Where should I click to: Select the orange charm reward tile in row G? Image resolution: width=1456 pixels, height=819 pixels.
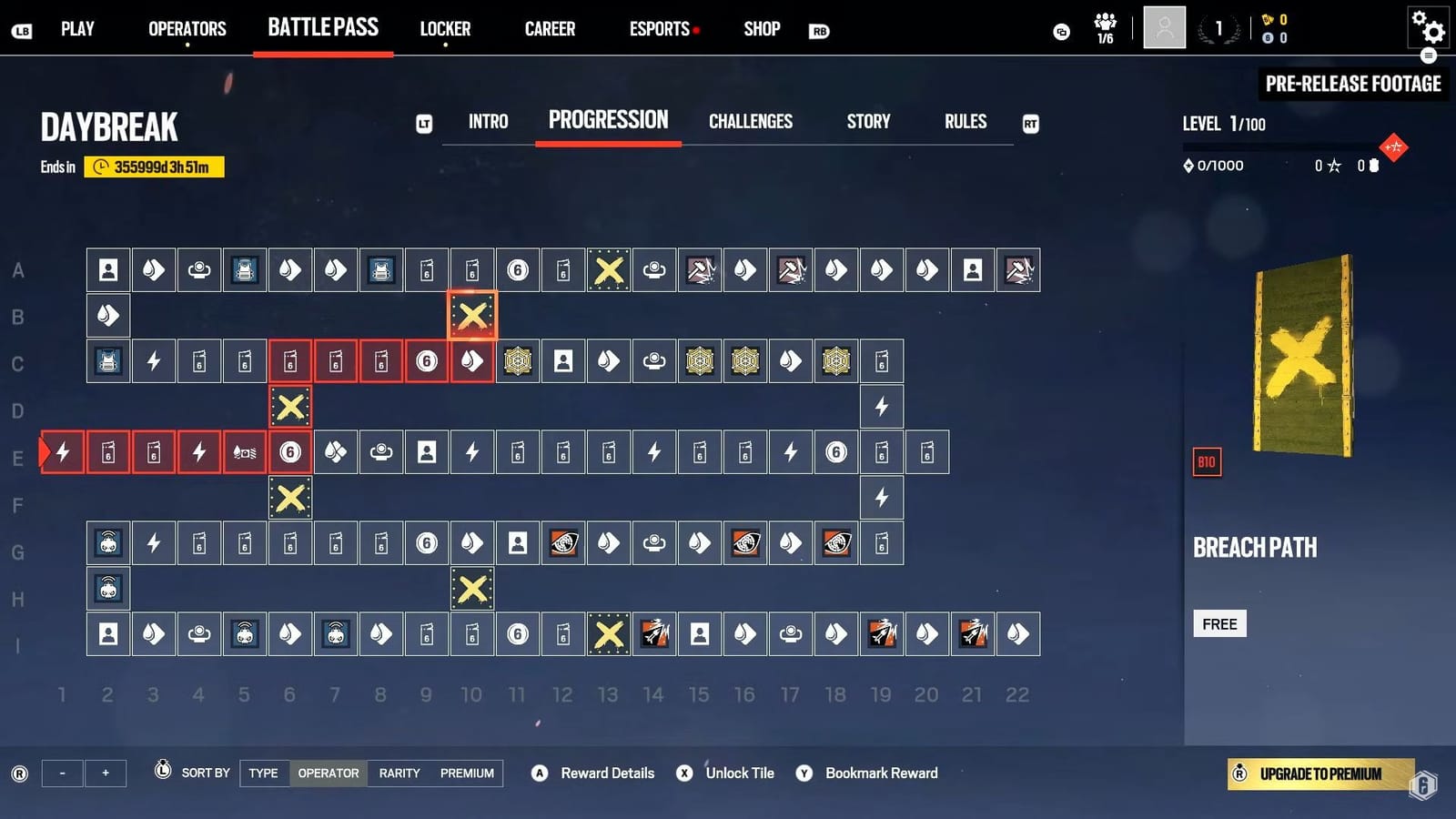(563, 543)
